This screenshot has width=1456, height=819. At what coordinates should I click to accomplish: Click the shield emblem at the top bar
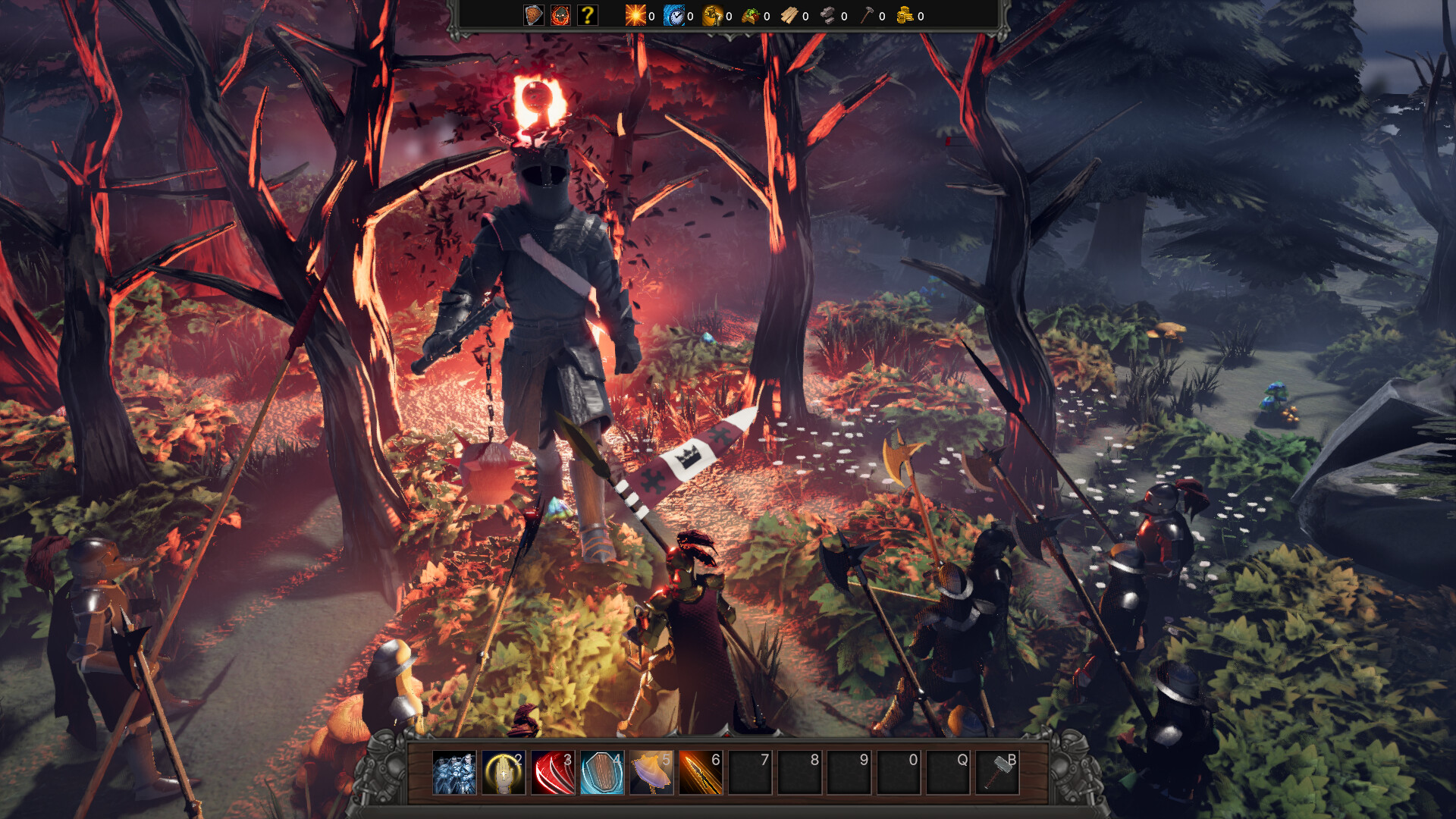pyautogui.click(x=532, y=16)
